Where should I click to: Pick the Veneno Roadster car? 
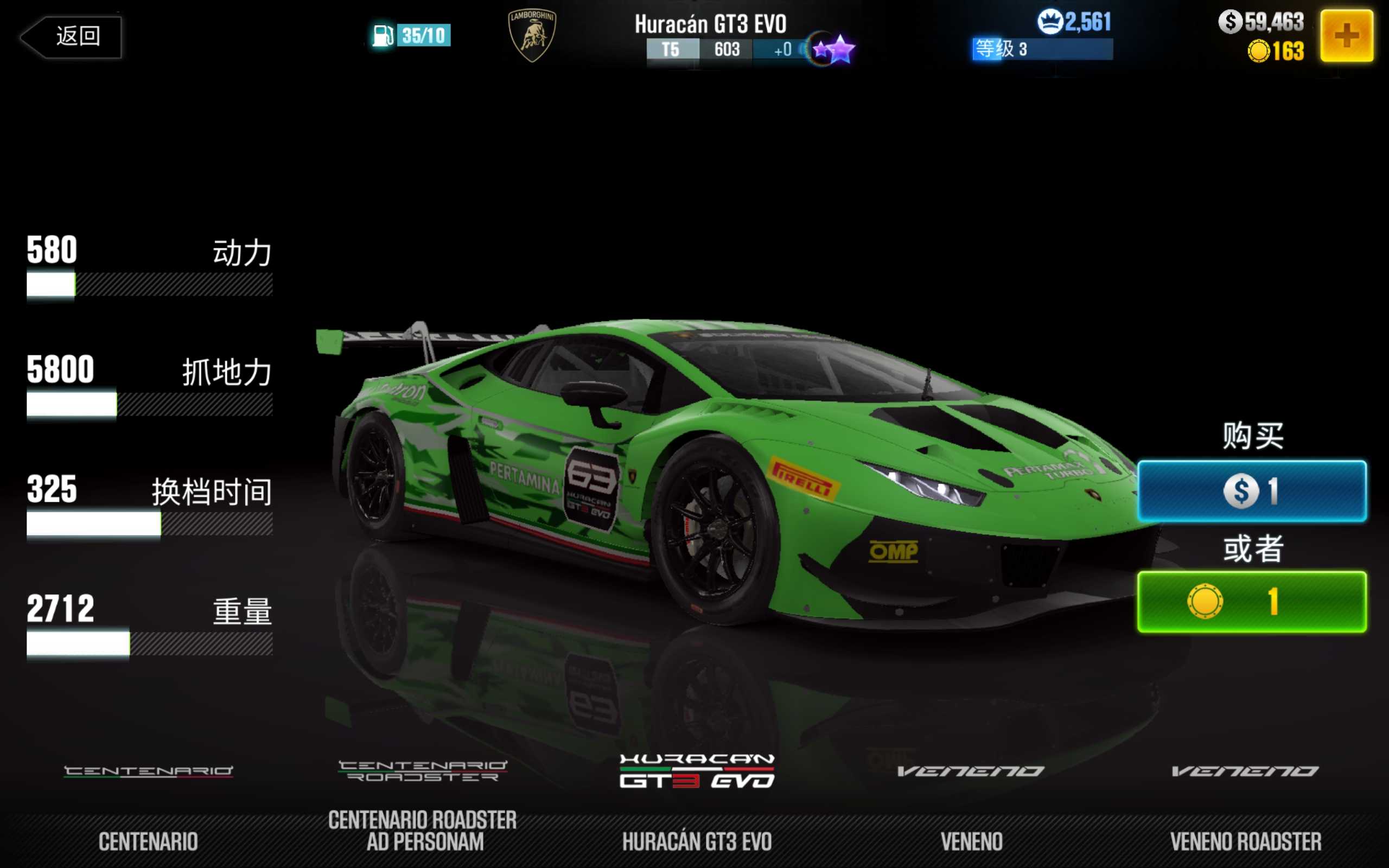tap(1245, 803)
